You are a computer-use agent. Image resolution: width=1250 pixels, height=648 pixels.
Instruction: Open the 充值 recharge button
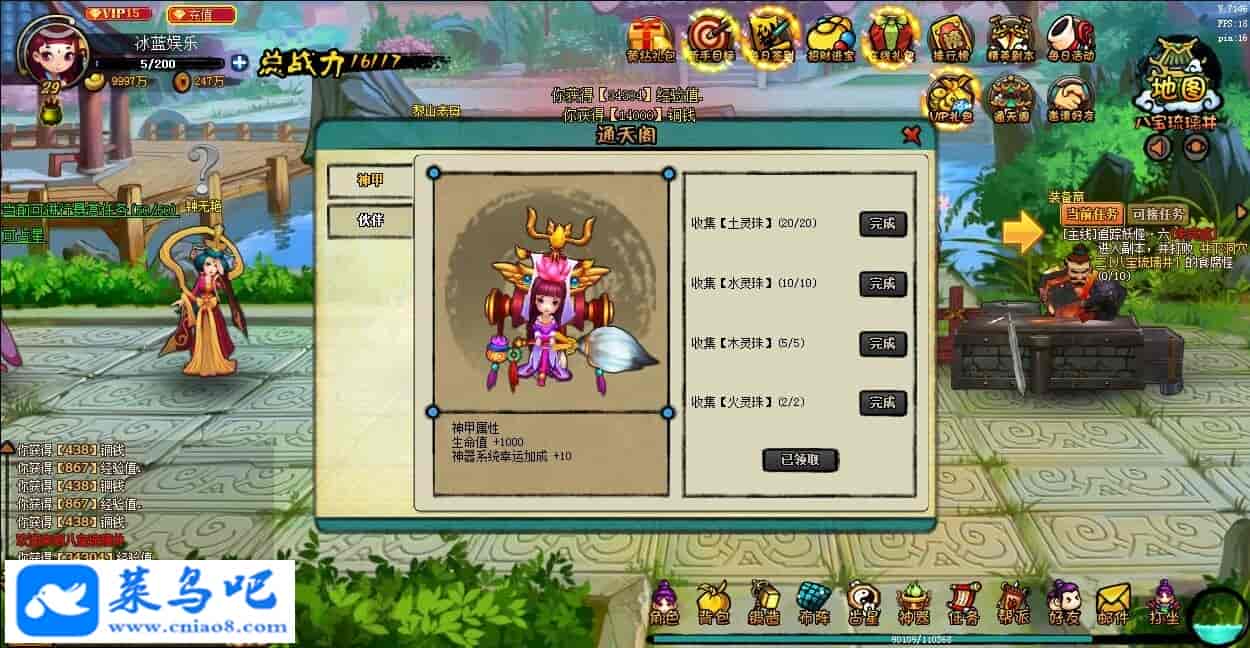coord(202,15)
